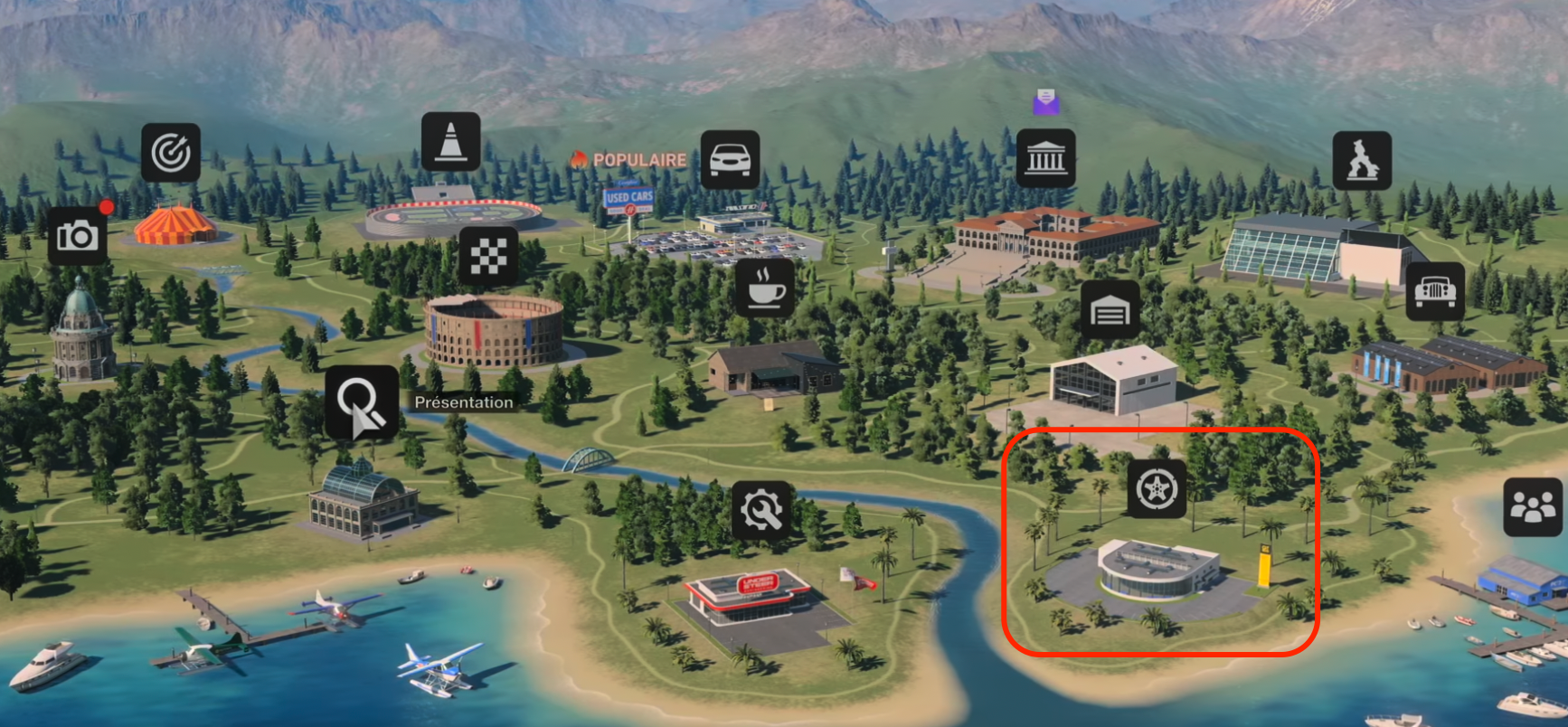Open the wheel rim shop icon

[1157, 489]
